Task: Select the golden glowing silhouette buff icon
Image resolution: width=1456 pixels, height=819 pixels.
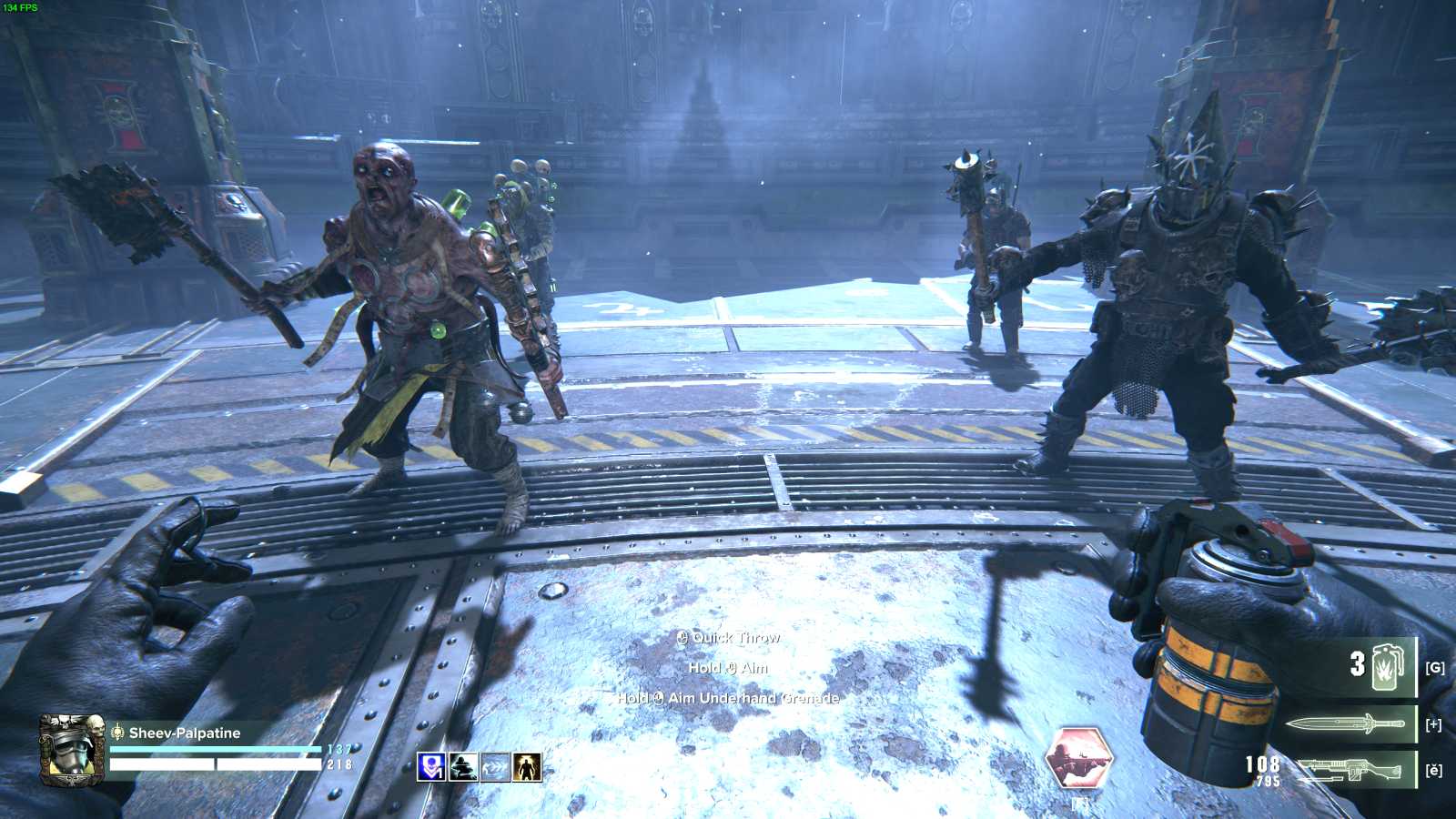Action: [527, 767]
